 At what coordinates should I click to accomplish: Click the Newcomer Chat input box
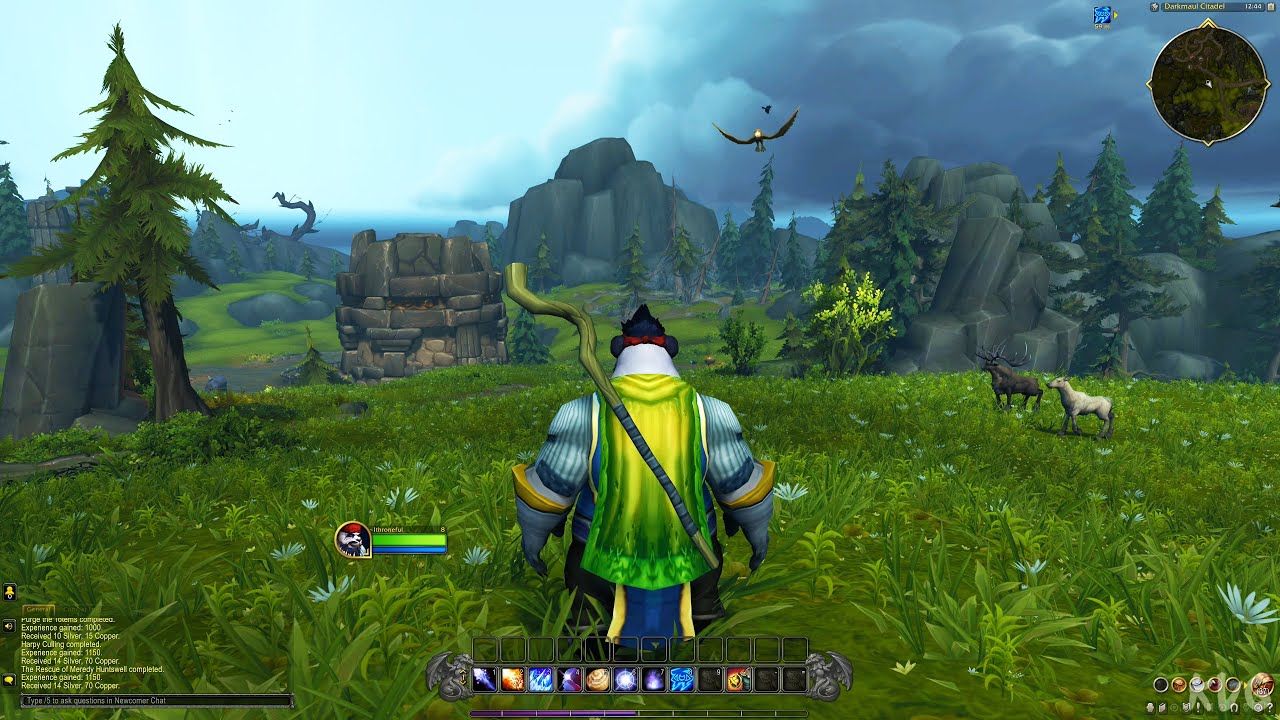click(157, 701)
